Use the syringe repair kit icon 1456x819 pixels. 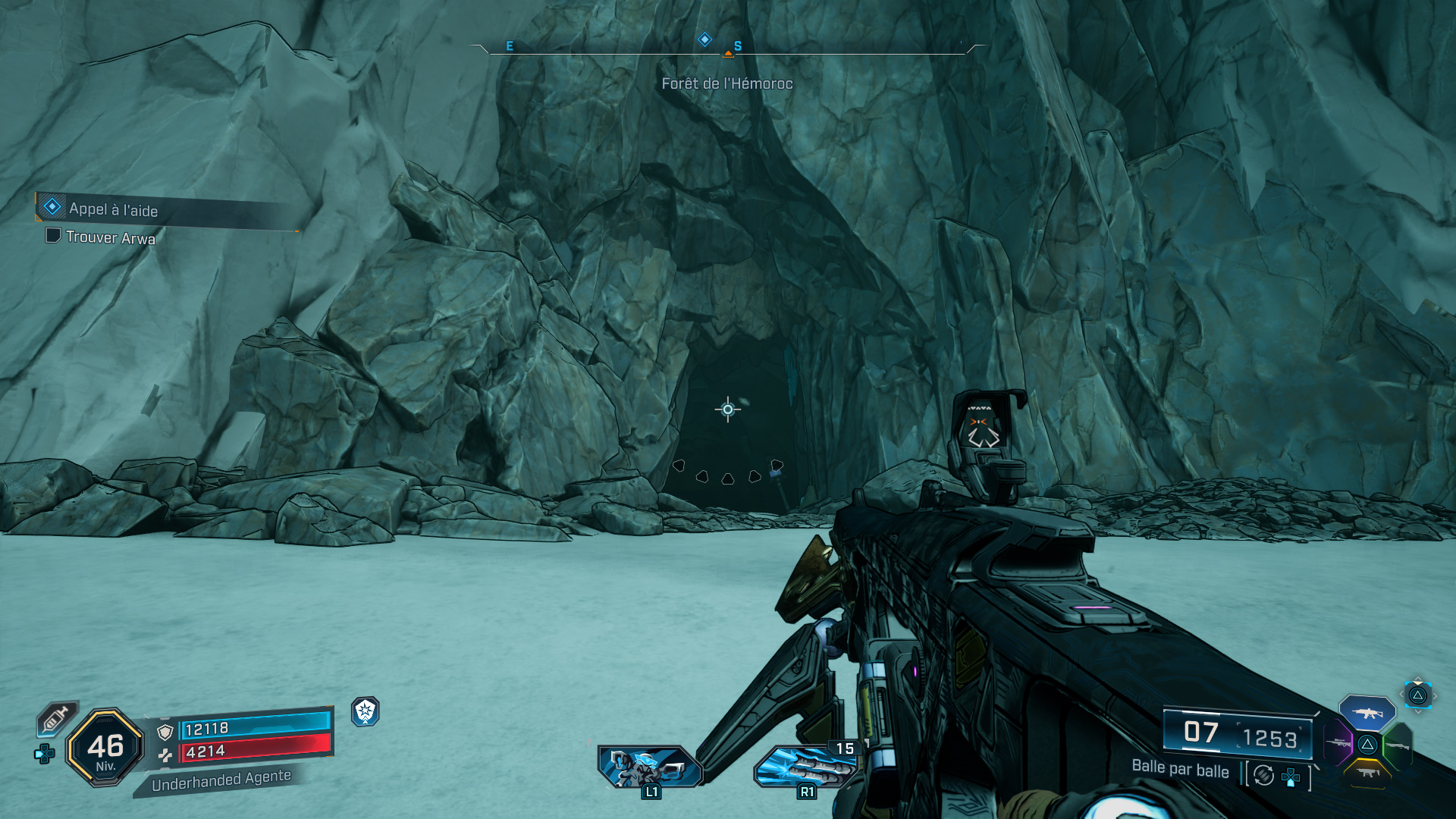point(56,718)
